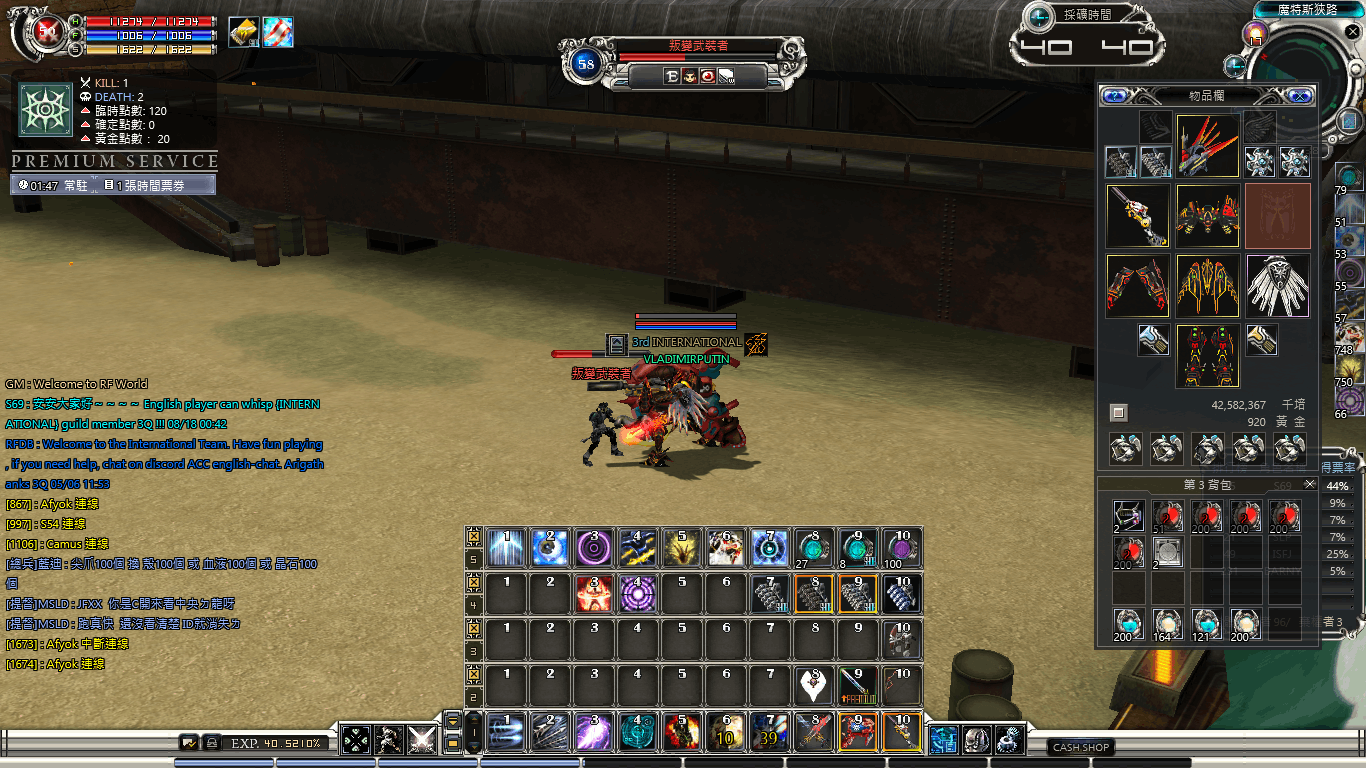This screenshot has width=1366, height=768.
Task: Activate the red flaming figure skill in hotbar 4
Action: [x=594, y=594]
